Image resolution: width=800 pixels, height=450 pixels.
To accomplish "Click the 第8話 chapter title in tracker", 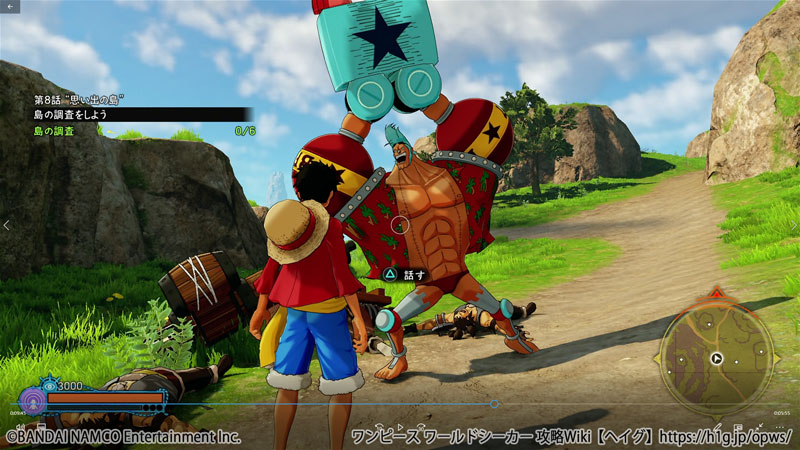I will 78,100.
